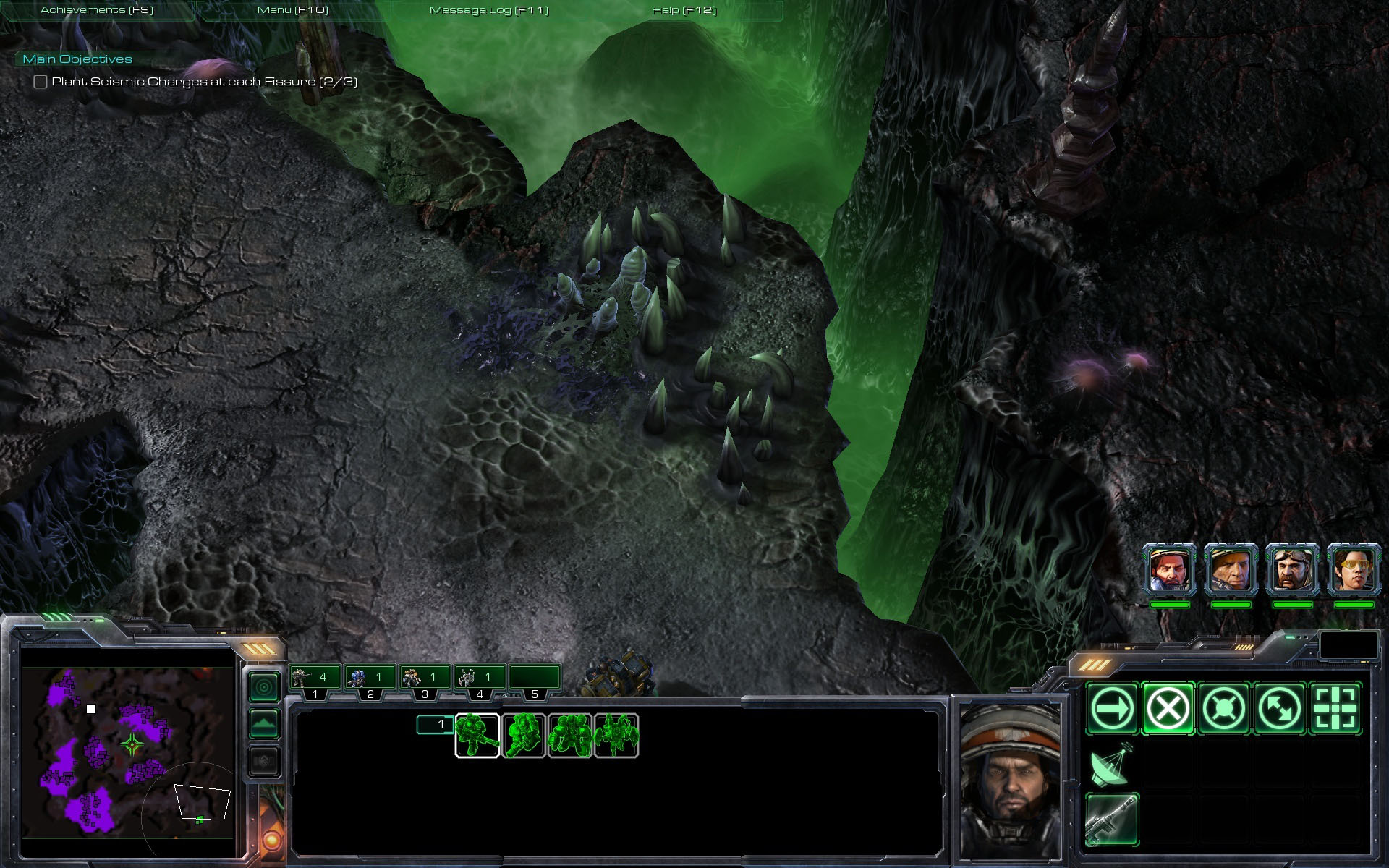Issue the Move command
The height and width of the screenshot is (868, 1389).
coord(1113,709)
